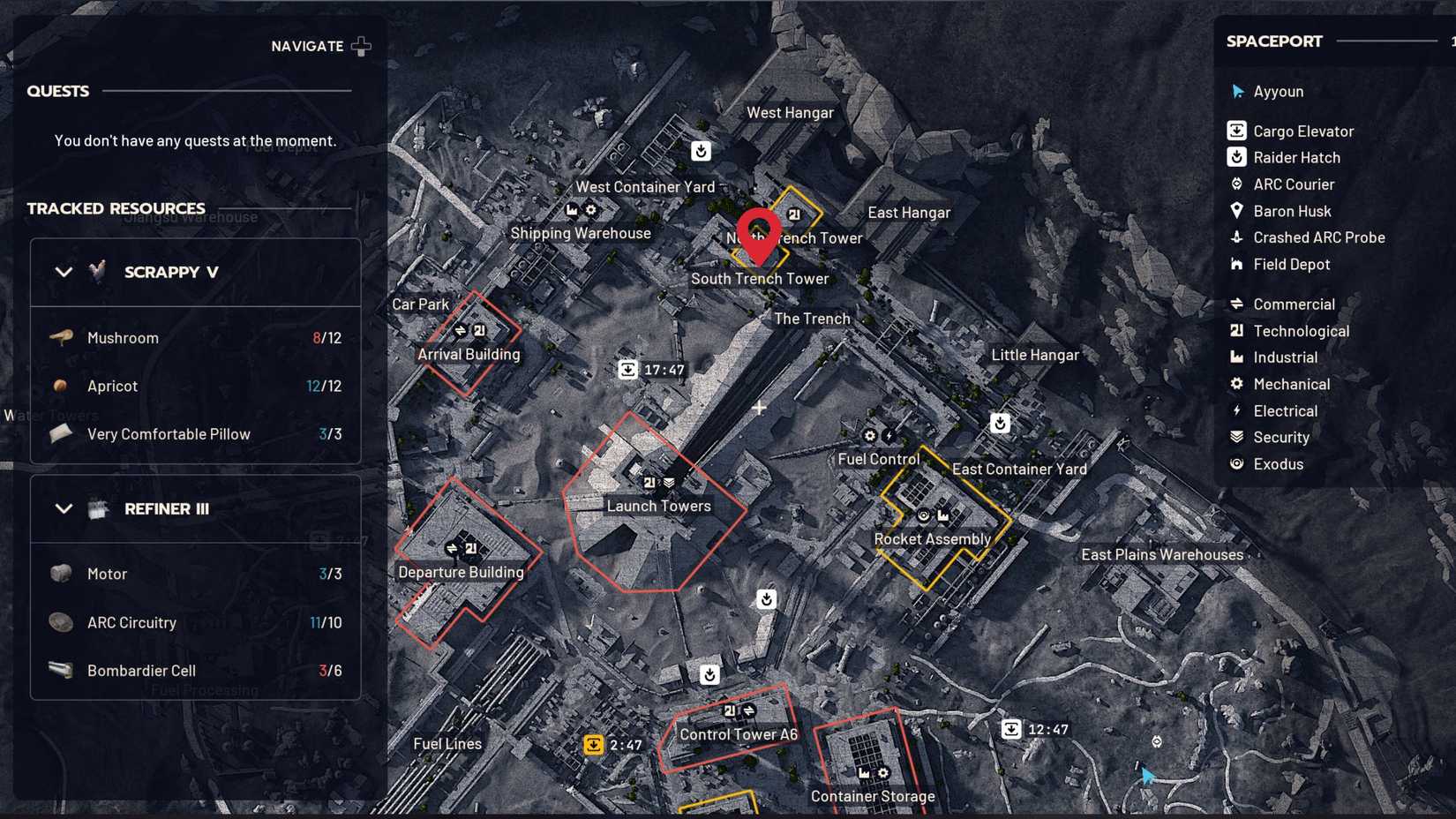Click the Security legend icon
The width and height of the screenshot is (1456, 819).
1236,437
